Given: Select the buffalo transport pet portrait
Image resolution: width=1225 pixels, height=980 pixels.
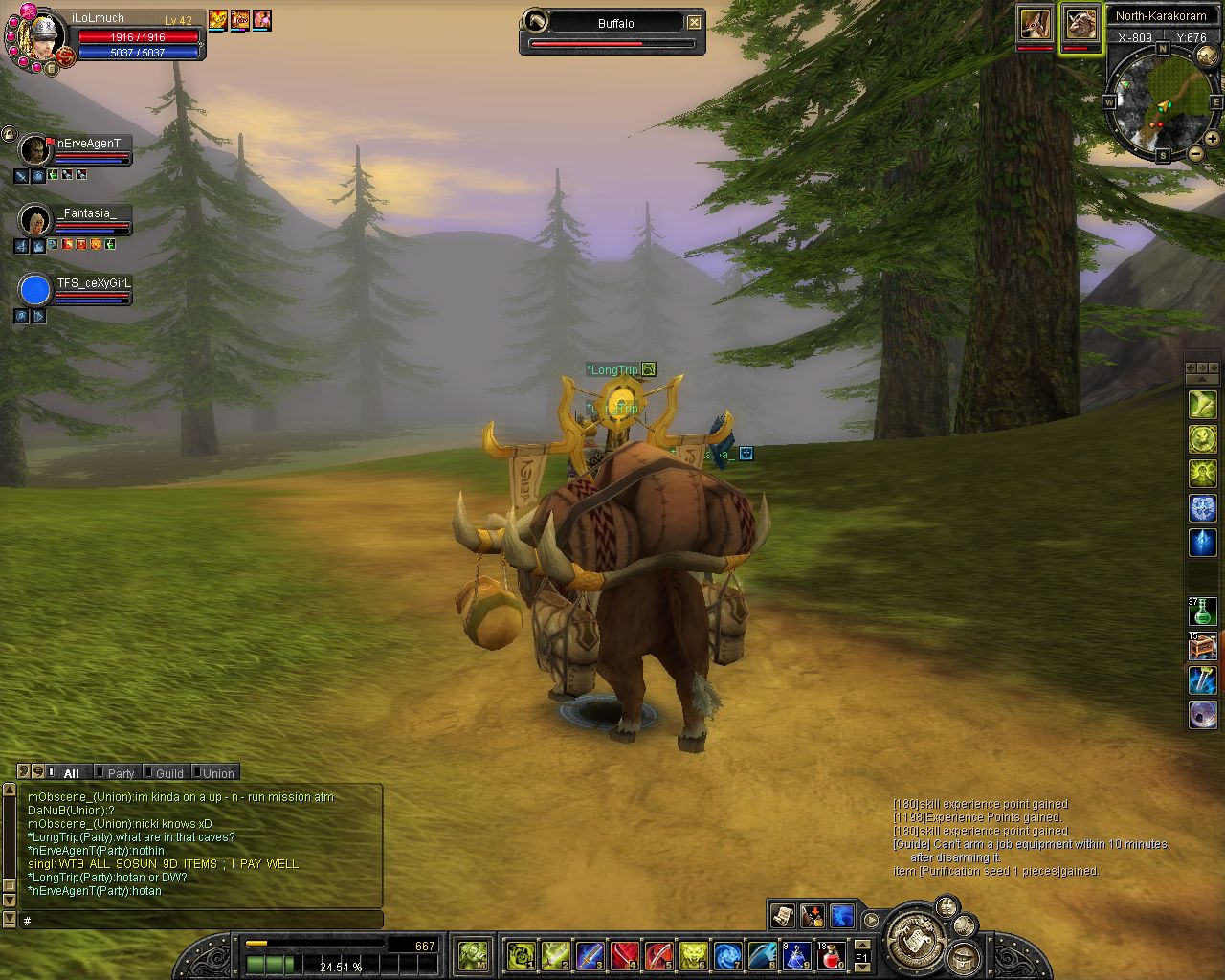Looking at the screenshot, I should 1081,24.
